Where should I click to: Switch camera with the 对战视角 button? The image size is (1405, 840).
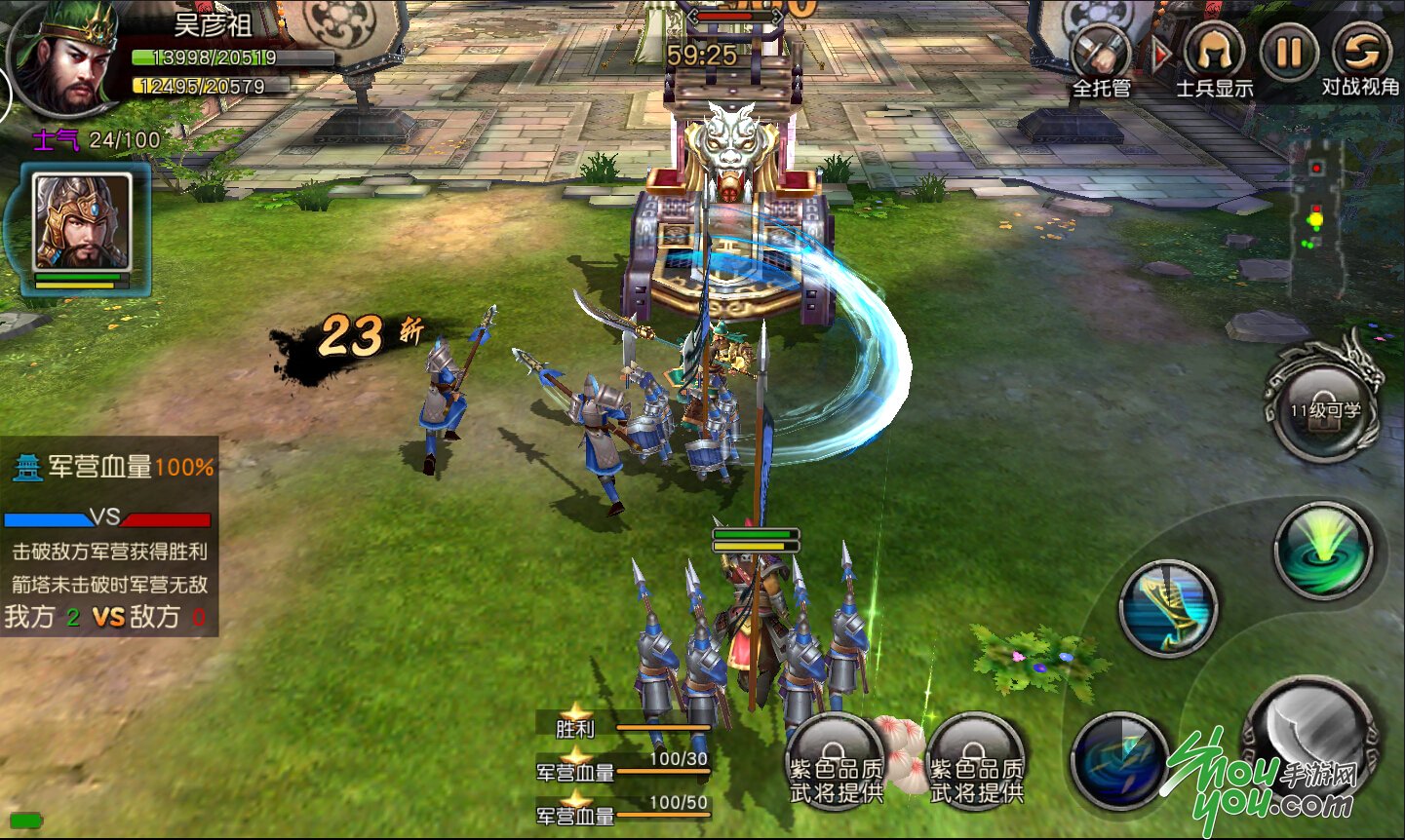1361,51
